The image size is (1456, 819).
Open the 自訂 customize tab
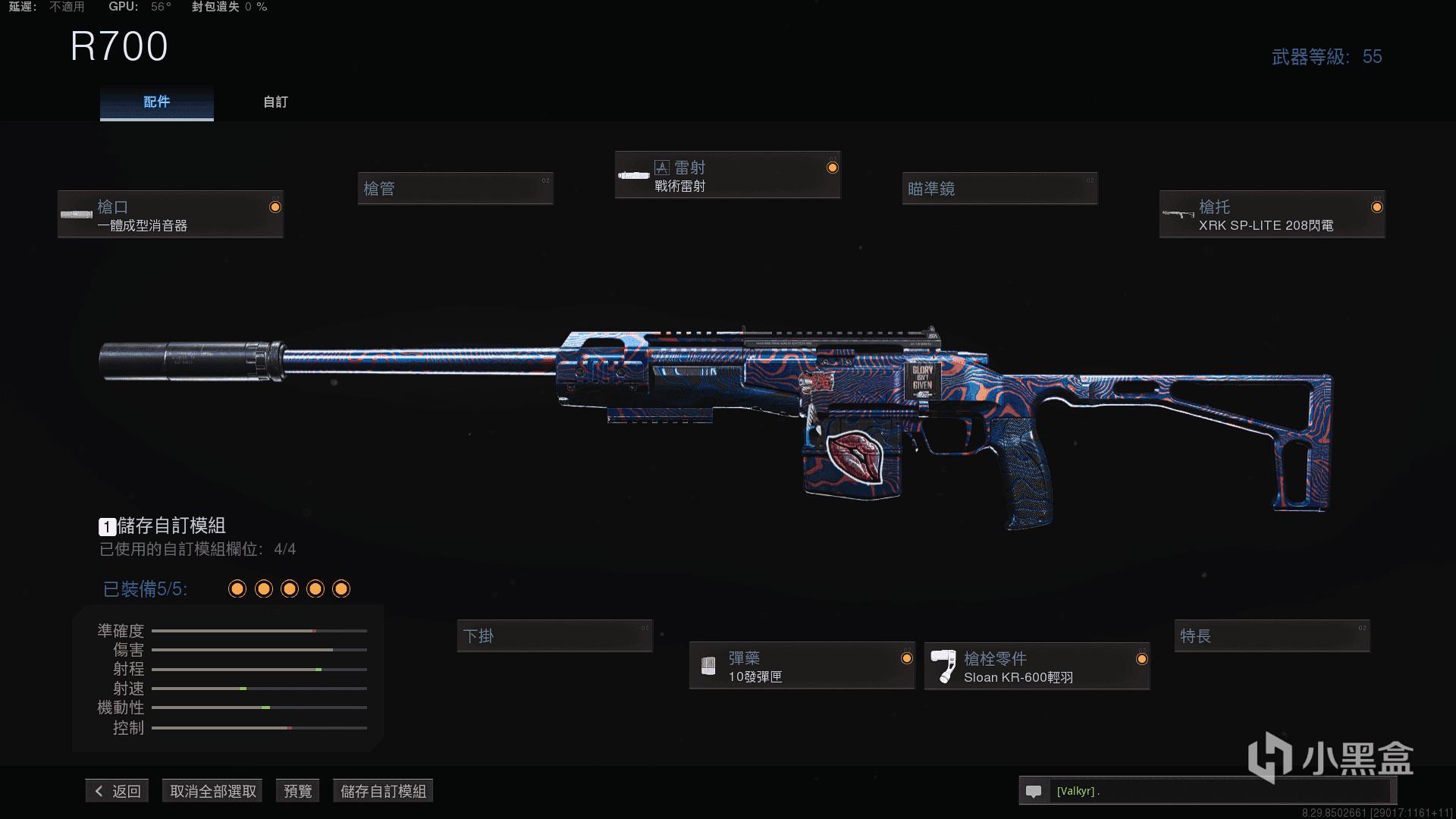275,102
